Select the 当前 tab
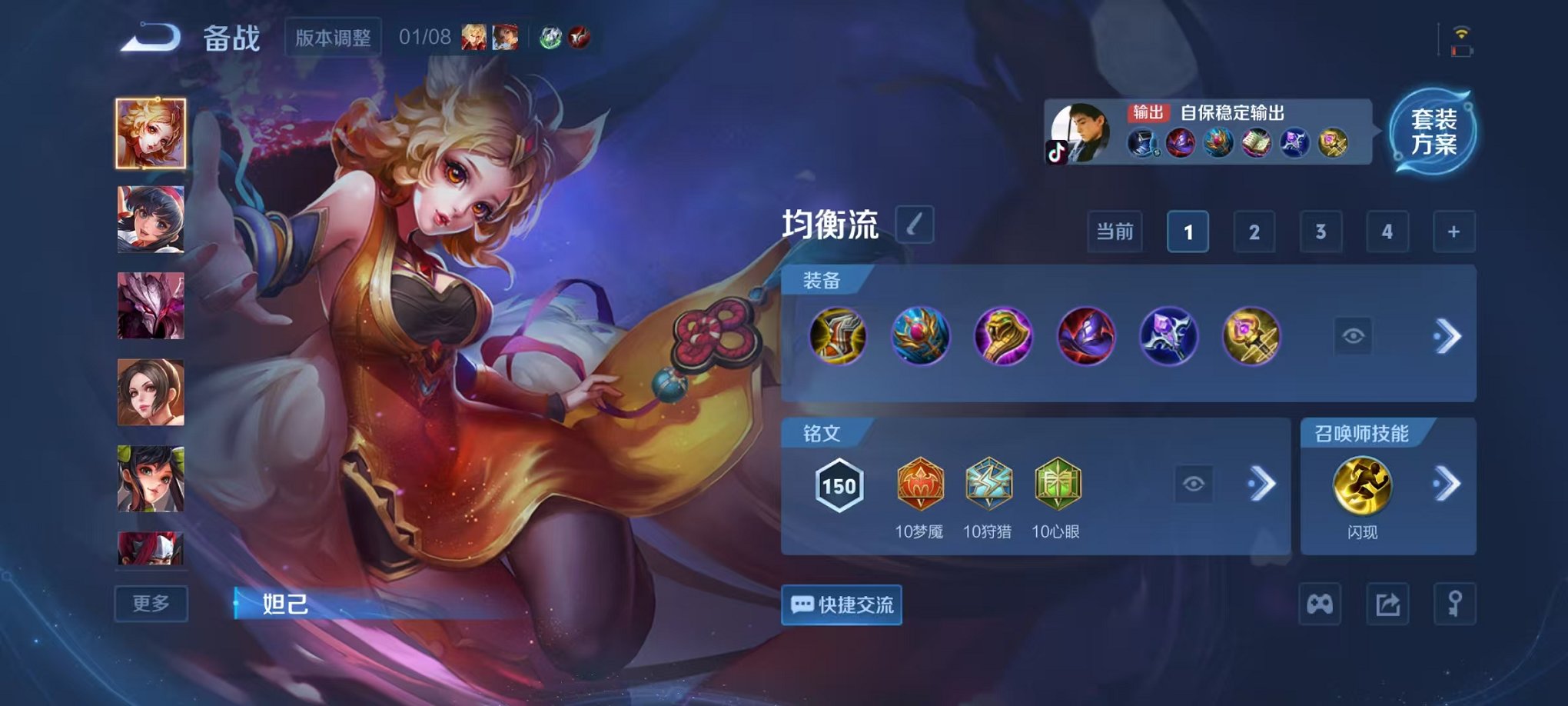1568x706 pixels. pyautogui.click(x=1115, y=231)
